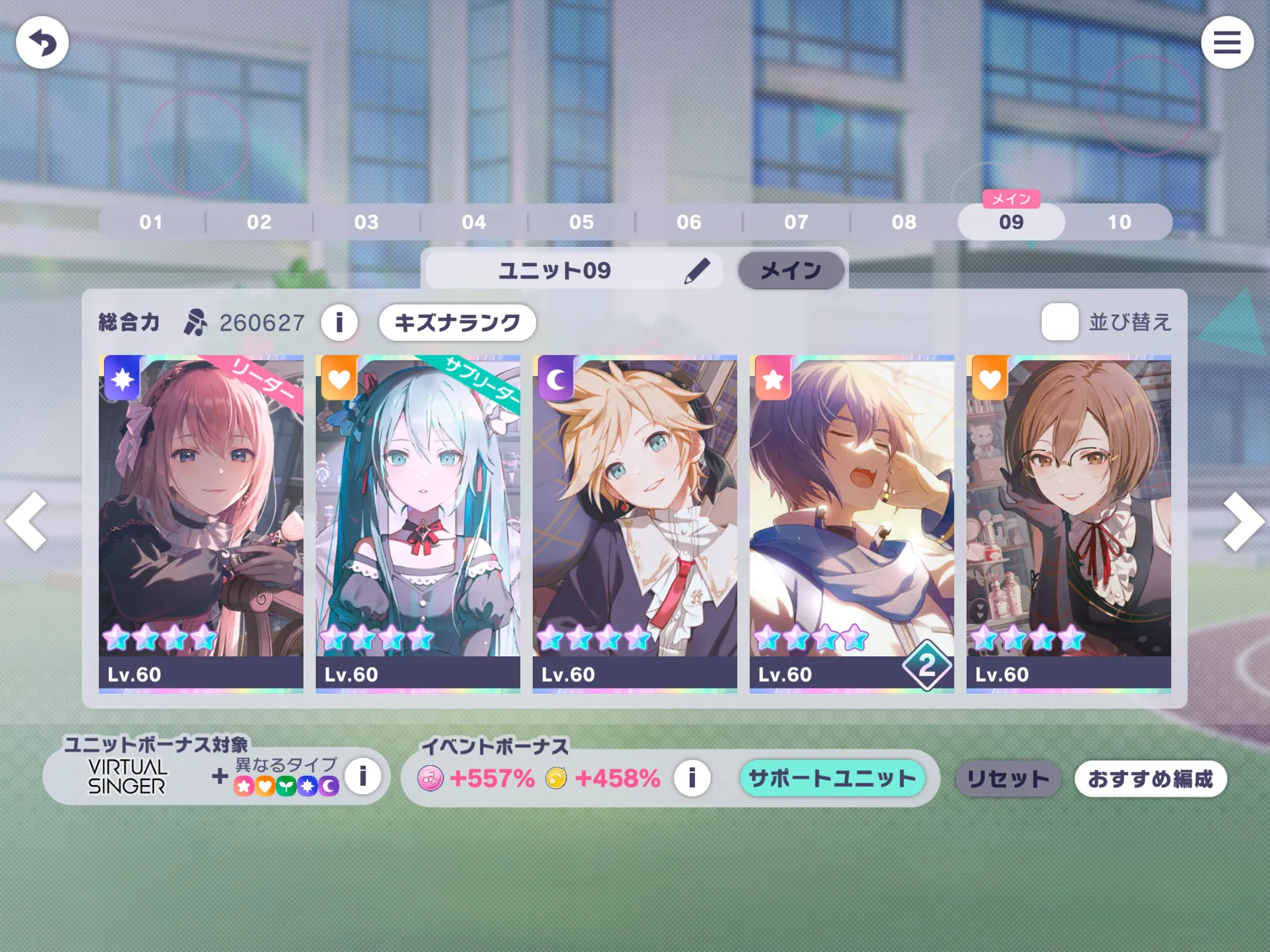Switch to unit tab 01
The height and width of the screenshot is (952, 1270).
(151, 222)
